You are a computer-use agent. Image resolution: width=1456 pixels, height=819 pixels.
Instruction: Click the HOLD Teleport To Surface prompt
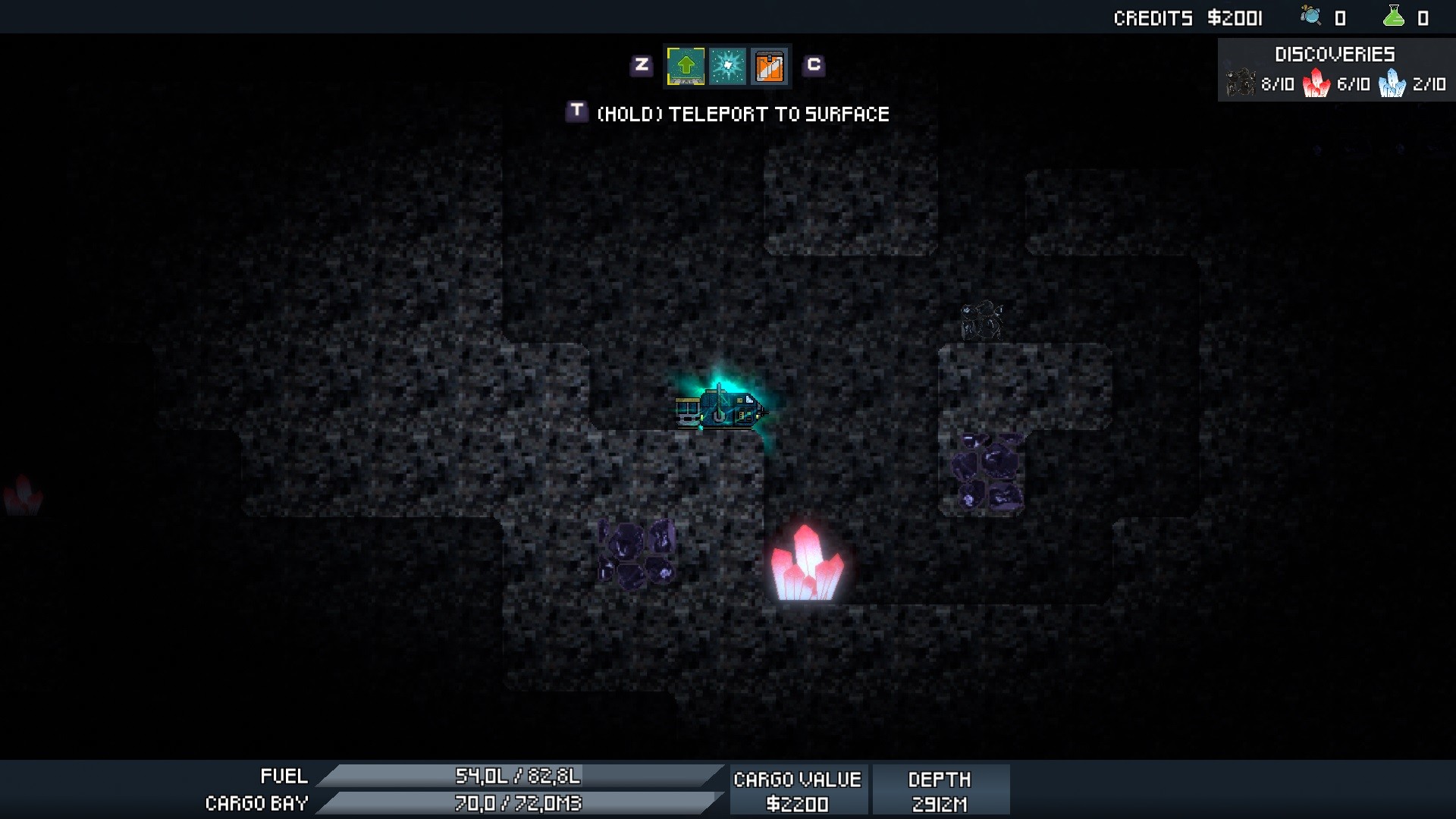pyautogui.click(x=743, y=114)
